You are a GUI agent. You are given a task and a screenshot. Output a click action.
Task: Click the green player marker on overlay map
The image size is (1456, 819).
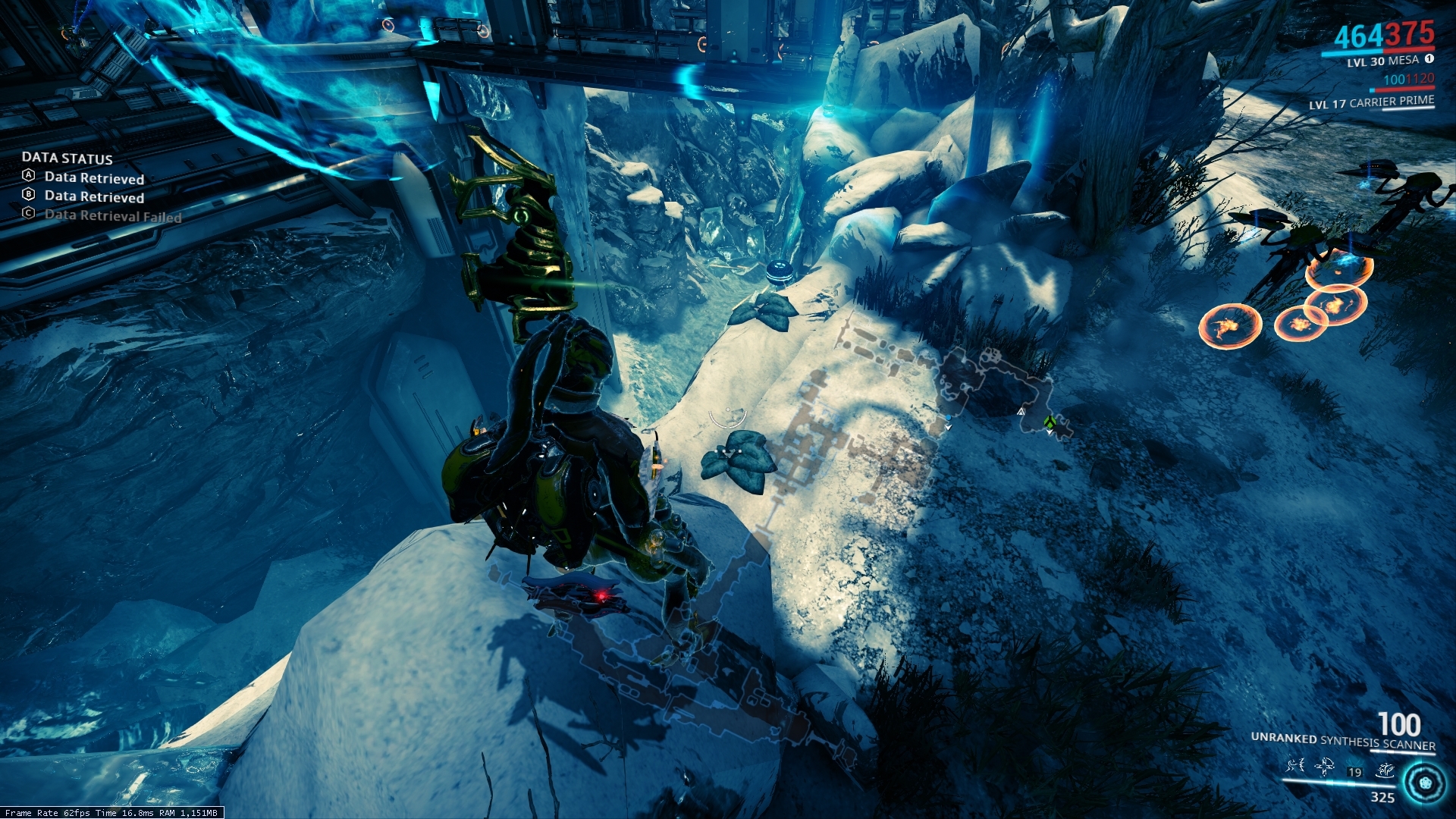[1050, 422]
